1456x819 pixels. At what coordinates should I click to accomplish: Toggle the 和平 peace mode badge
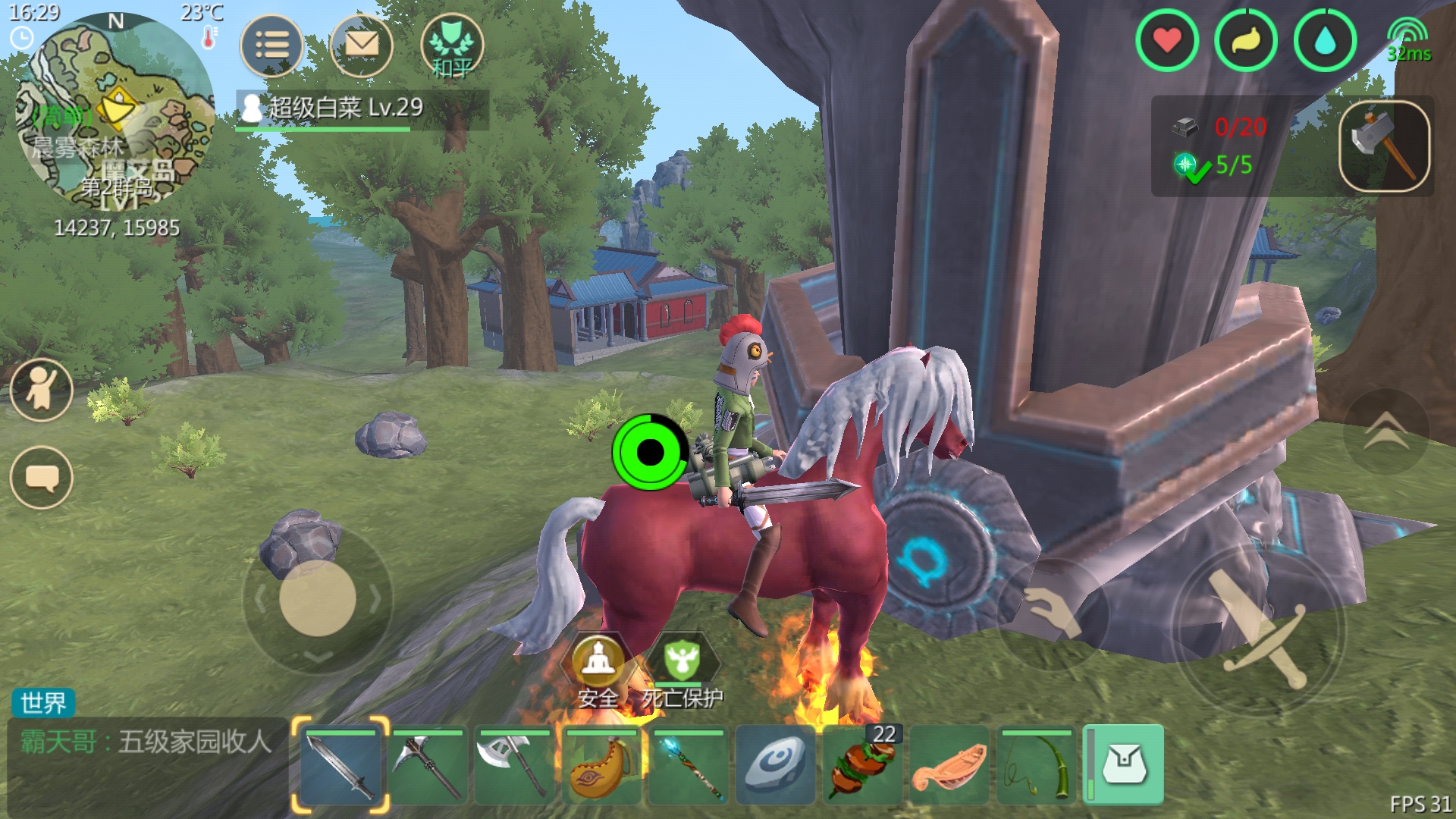452,47
